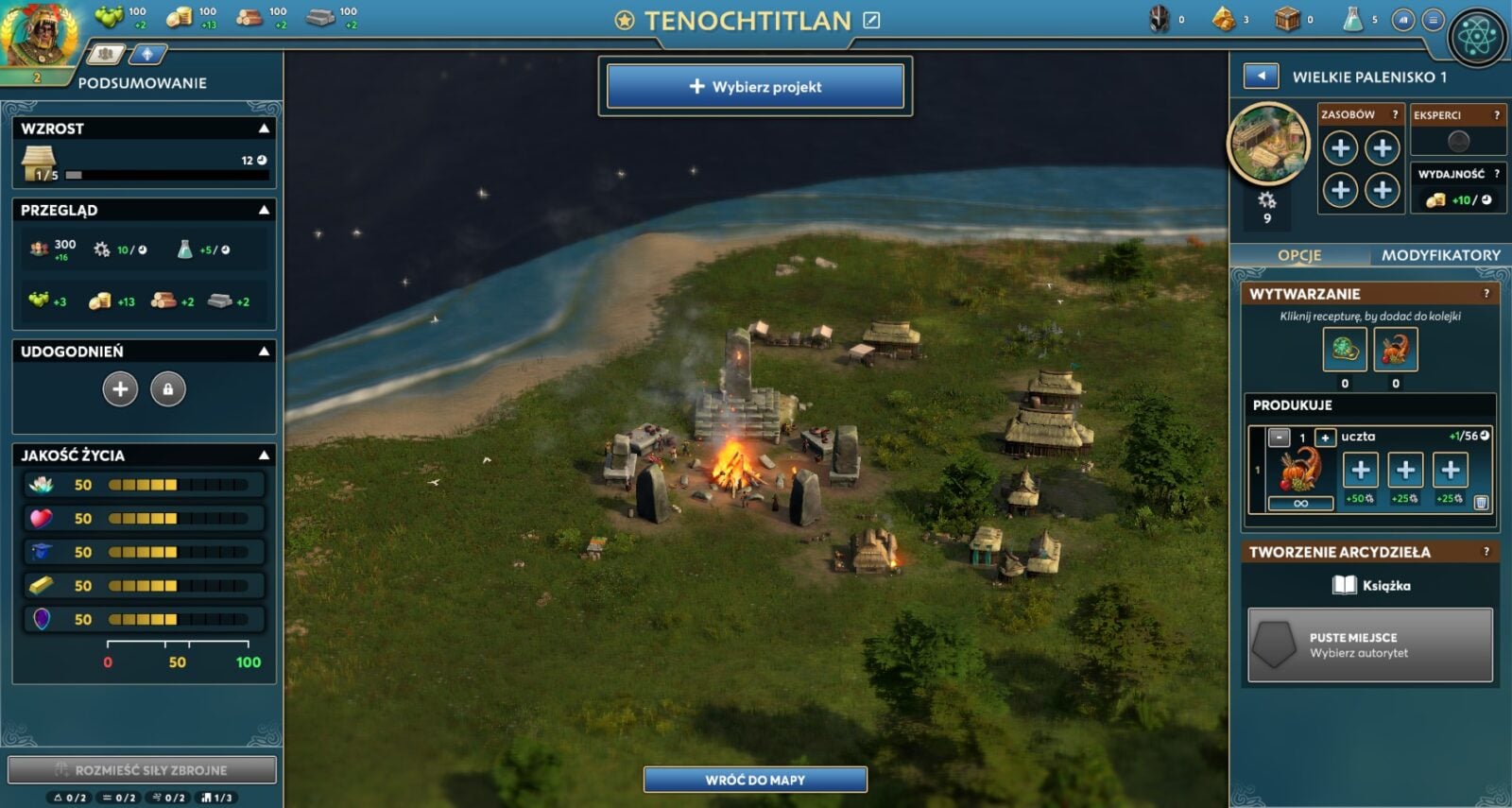Viewport: 1512px width, 808px height.
Task: Click Rozmieść siły zbrojne button
Action: pos(142,769)
